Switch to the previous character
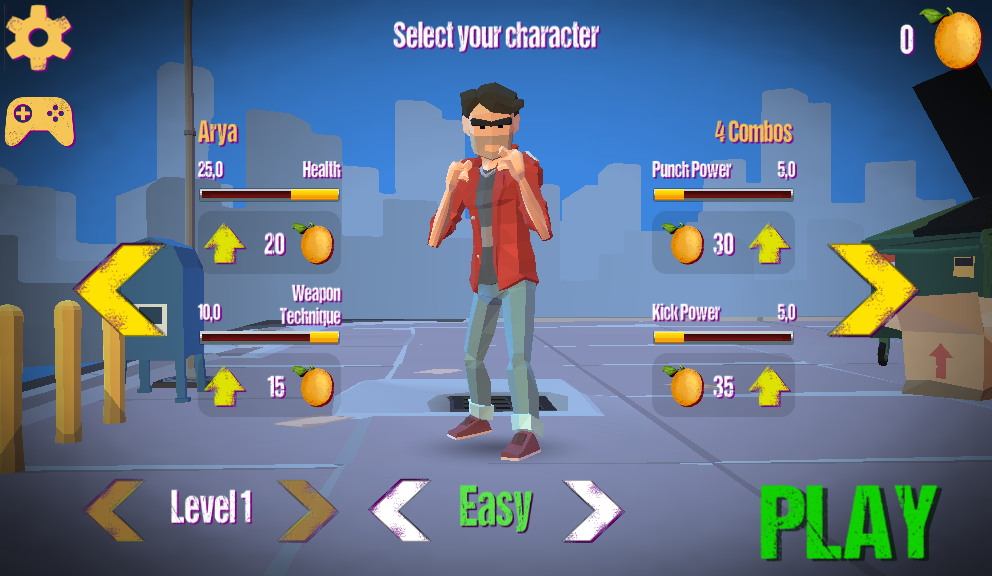 (119, 290)
